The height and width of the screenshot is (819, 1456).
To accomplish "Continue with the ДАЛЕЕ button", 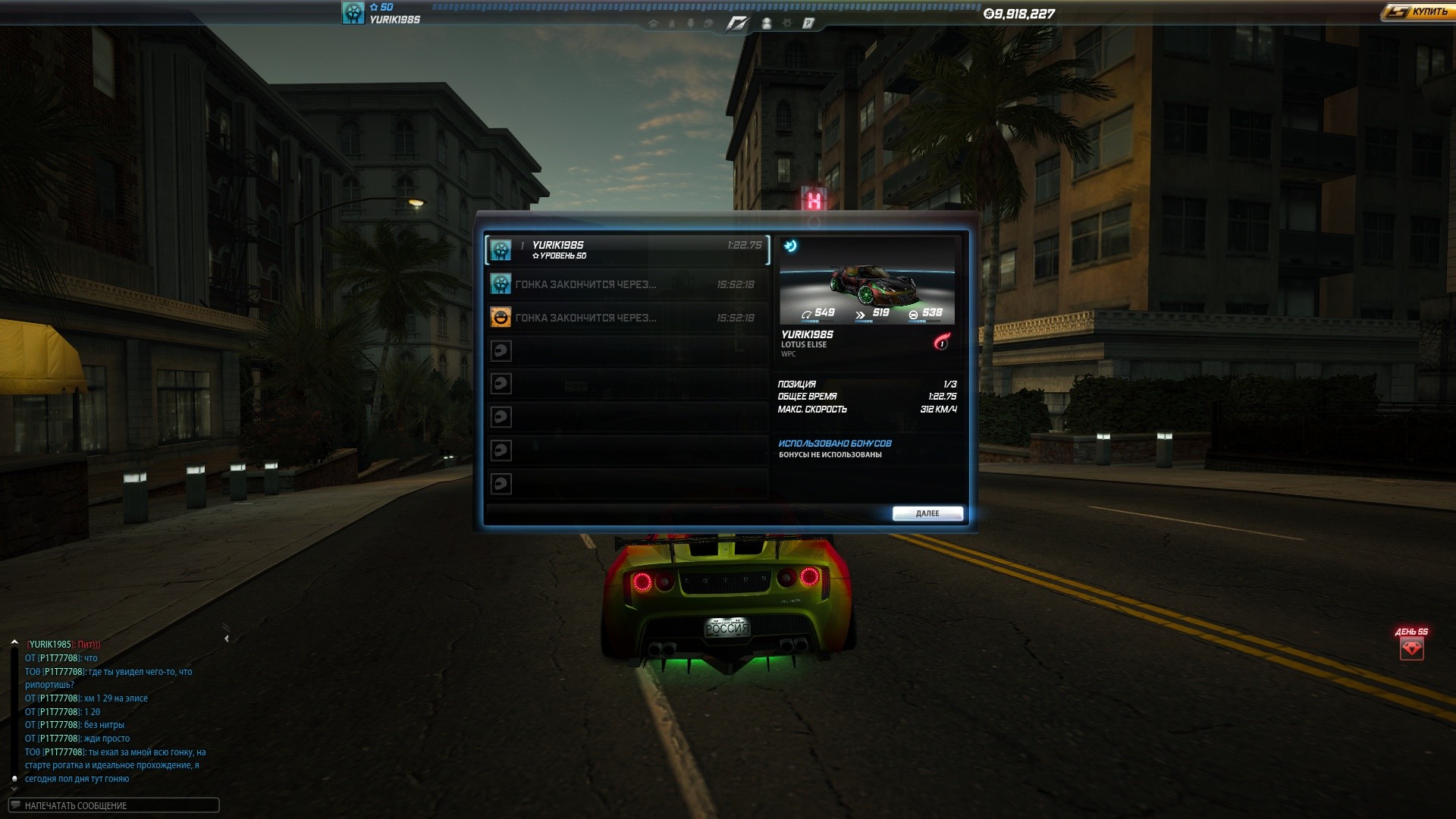I will pos(927,513).
